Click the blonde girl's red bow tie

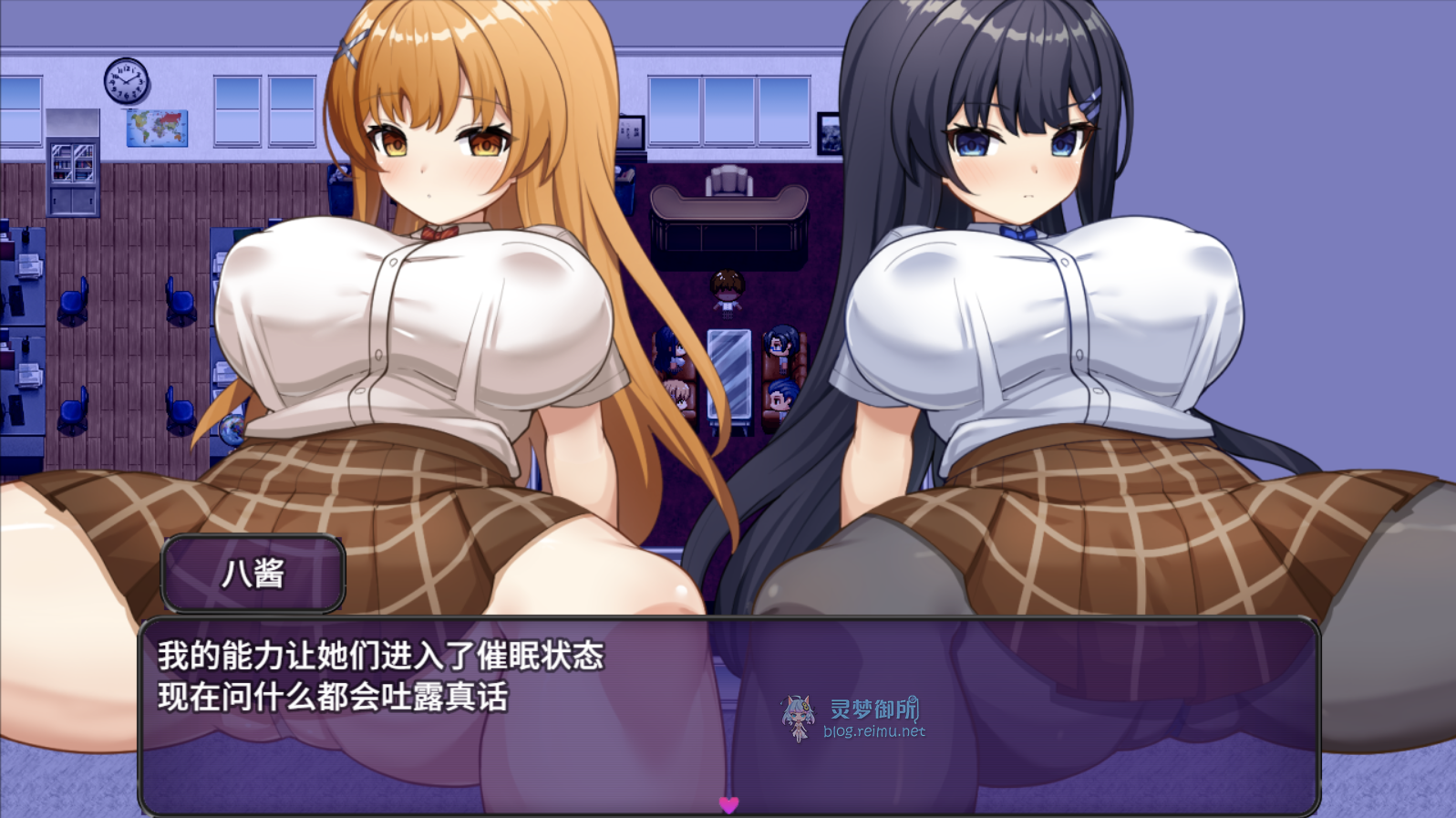point(438,233)
